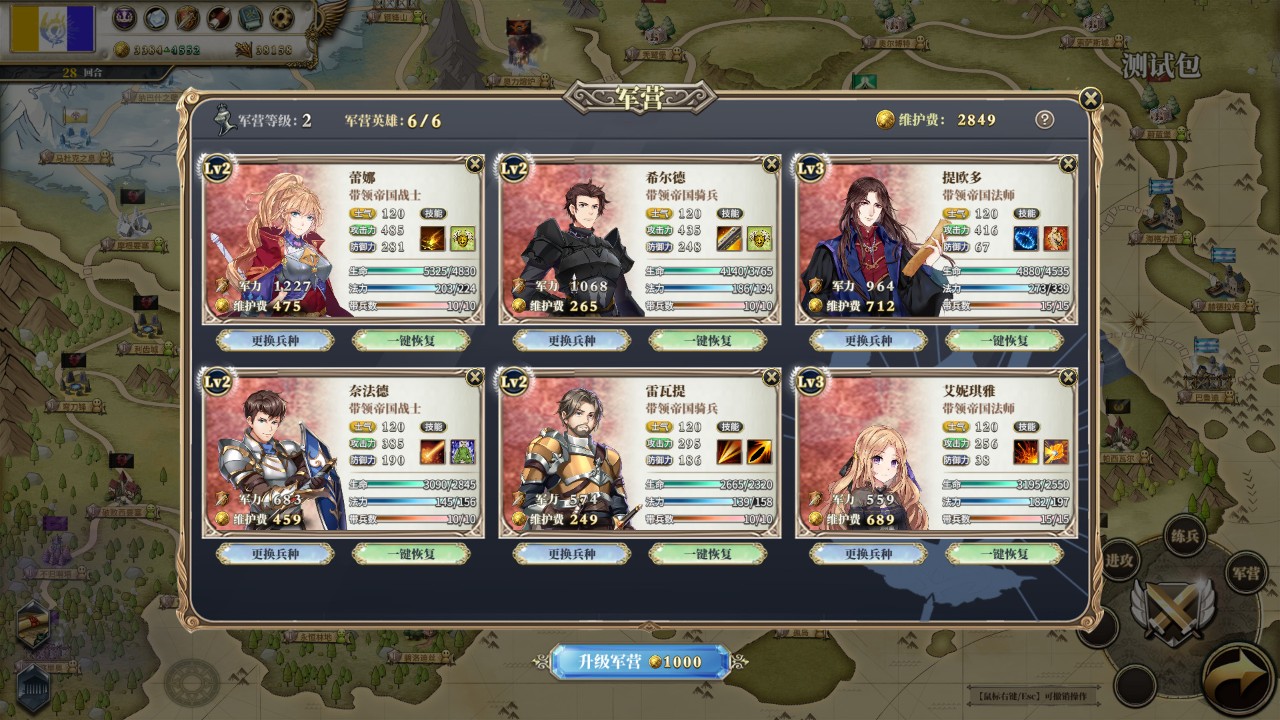Change troop type for hero 艾妮琪雅
Viewport: 1280px width, 720px height.
[x=868, y=553]
